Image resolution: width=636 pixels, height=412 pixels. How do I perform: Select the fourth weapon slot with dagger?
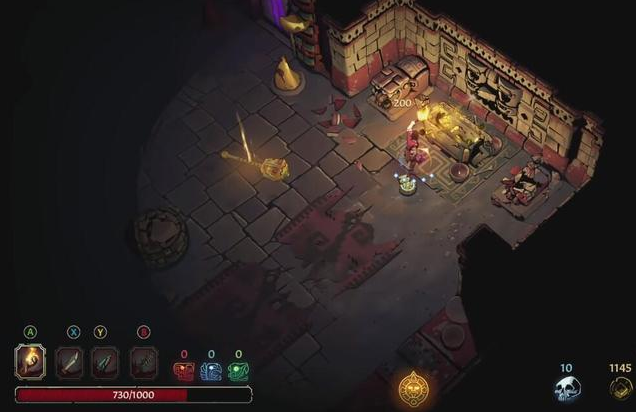tap(143, 361)
